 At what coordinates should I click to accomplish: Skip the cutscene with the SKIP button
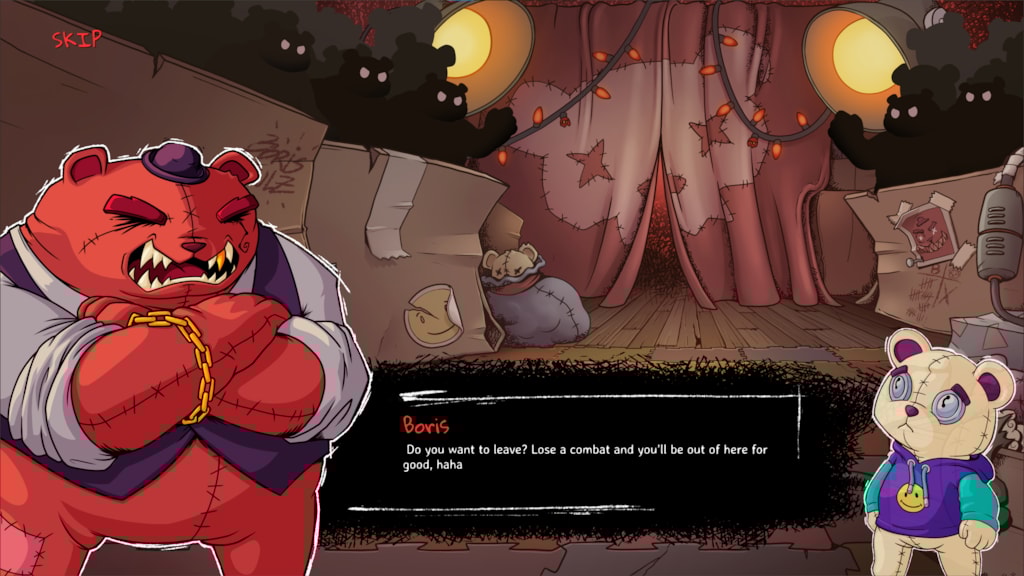(76, 39)
